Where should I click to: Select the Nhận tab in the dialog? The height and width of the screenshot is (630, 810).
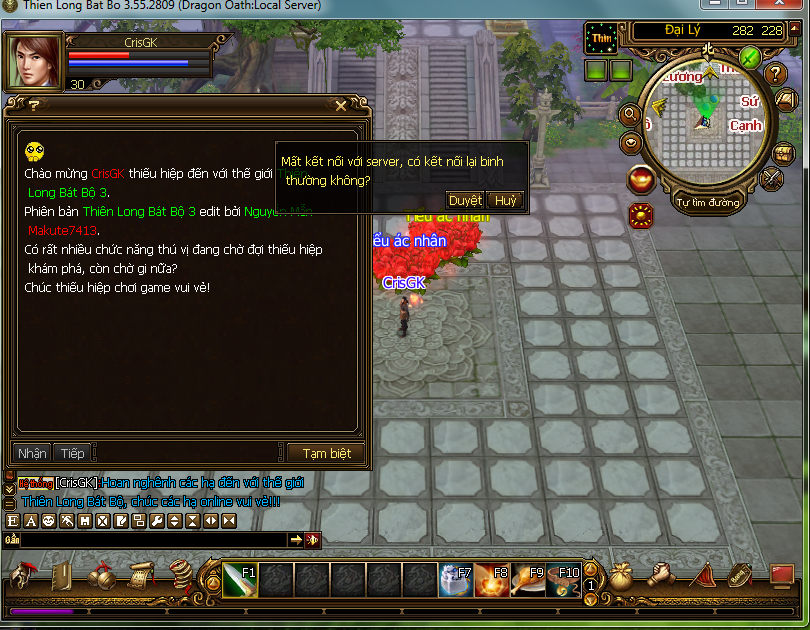32,453
